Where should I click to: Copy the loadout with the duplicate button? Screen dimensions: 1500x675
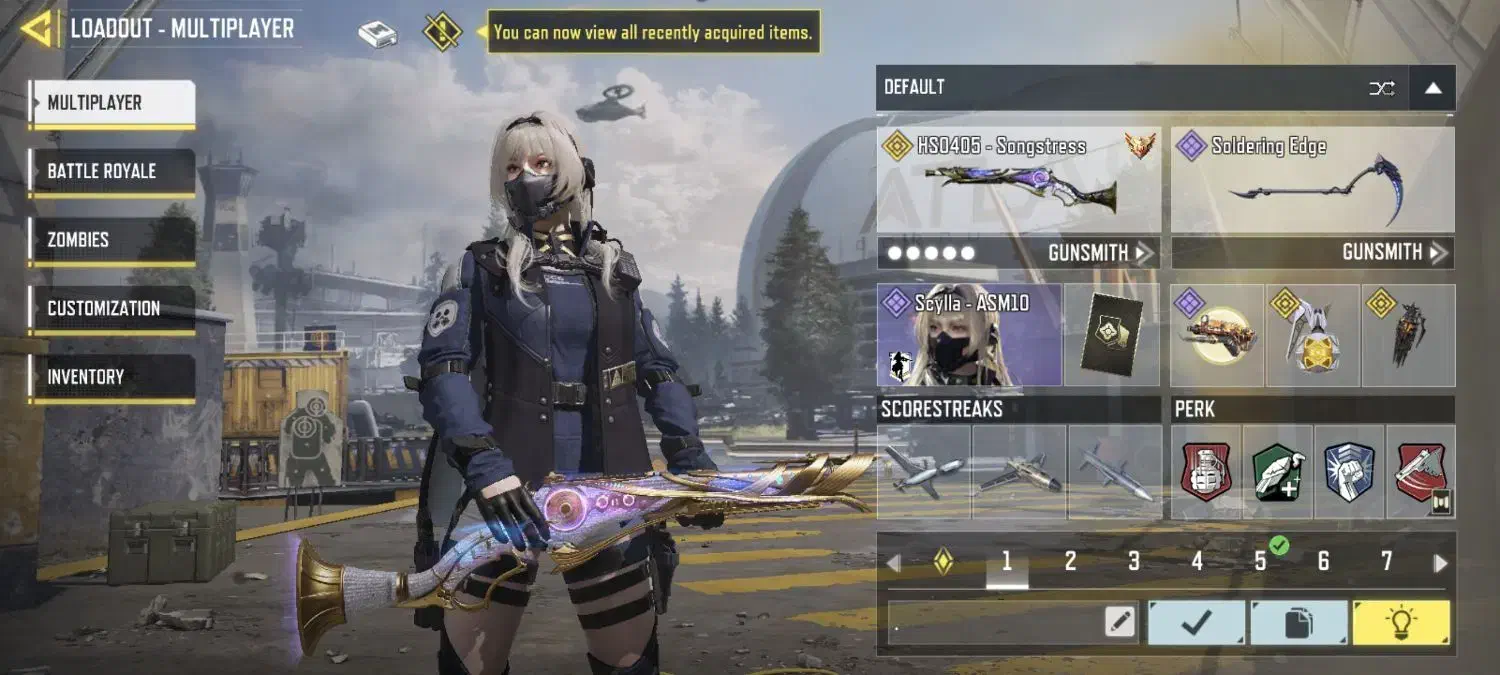tap(1298, 622)
